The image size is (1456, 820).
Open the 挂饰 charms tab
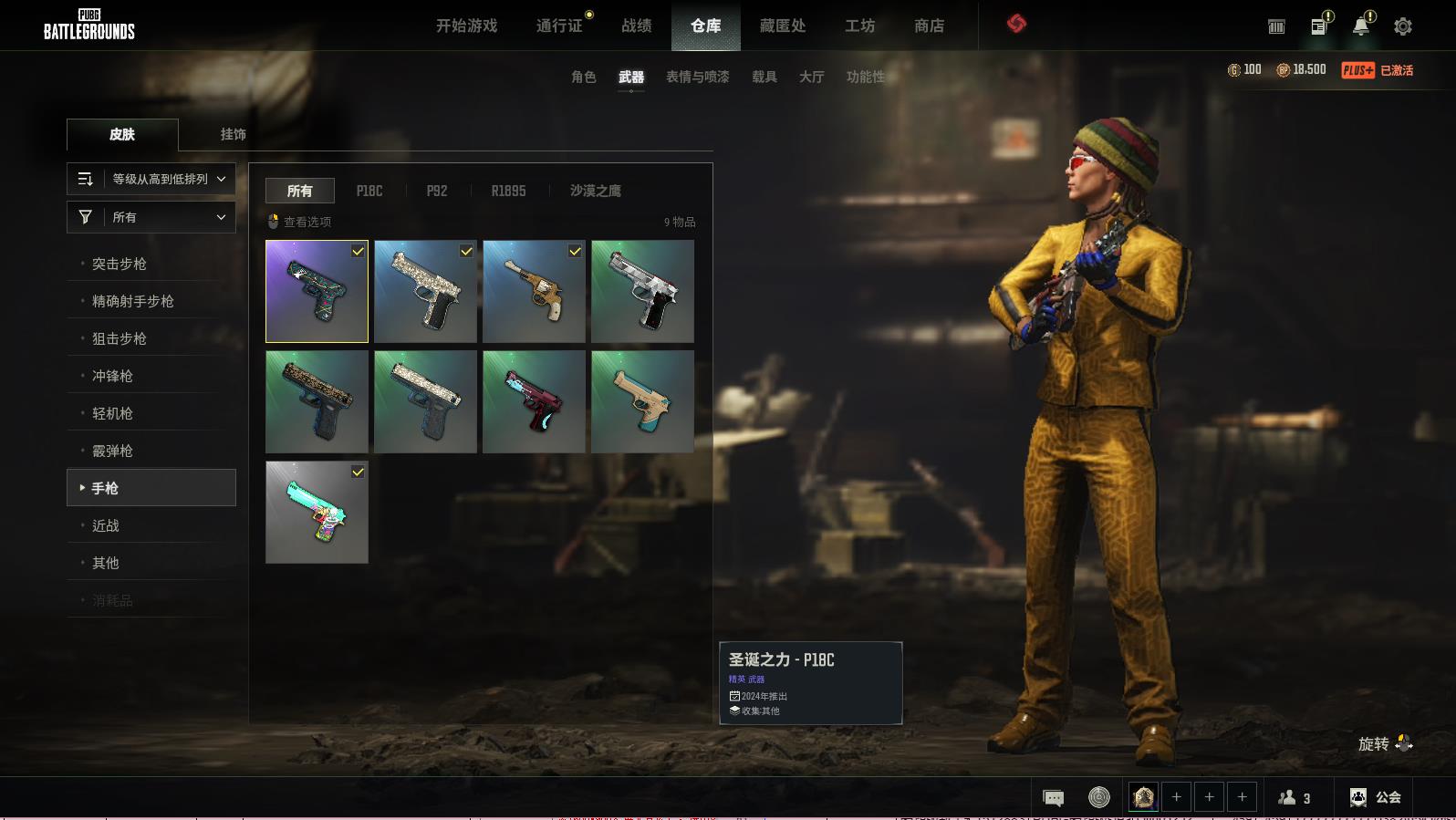pyautogui.click(x=233, y=134)
